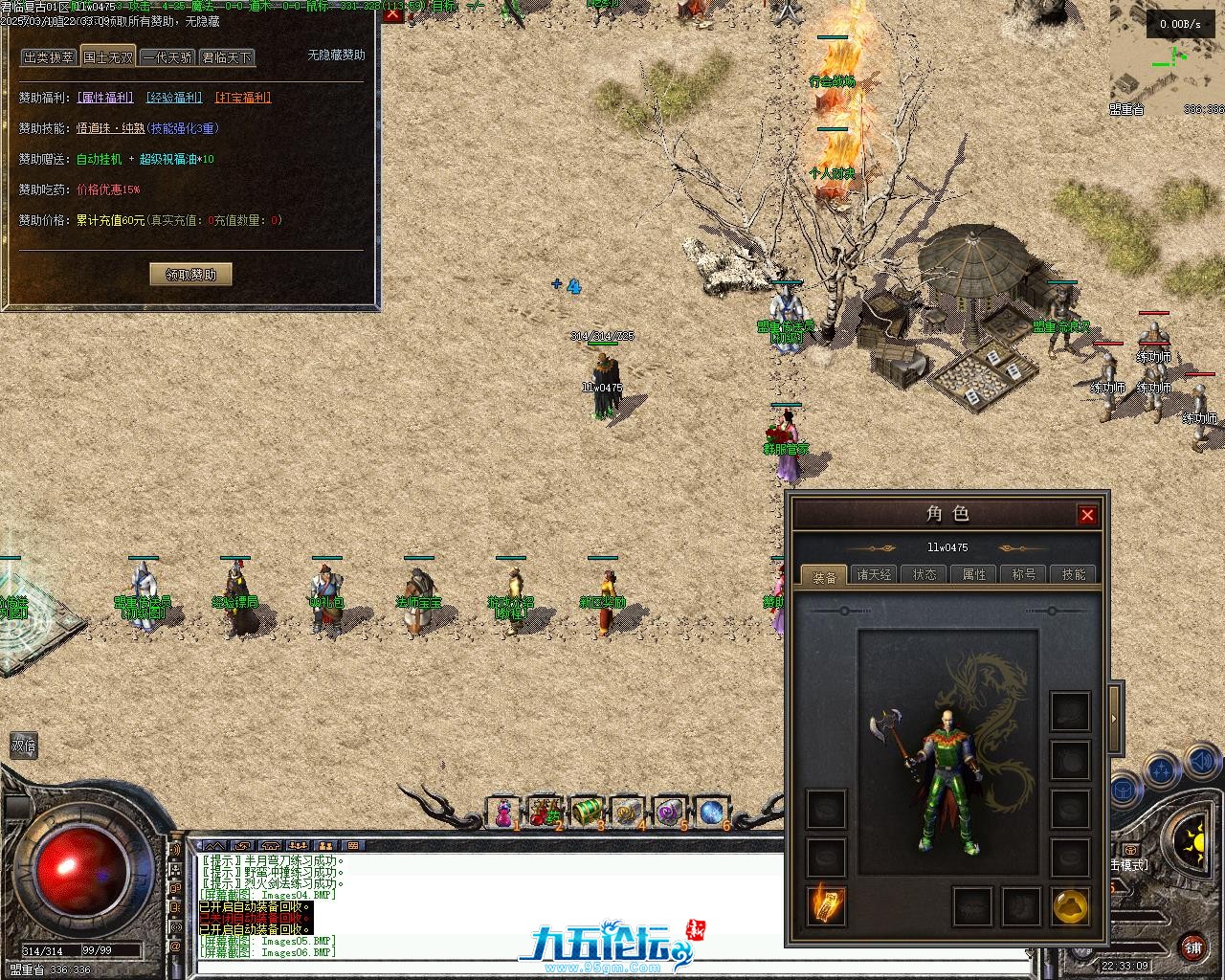Show the 属性 attributes tab

pos(974,574)
